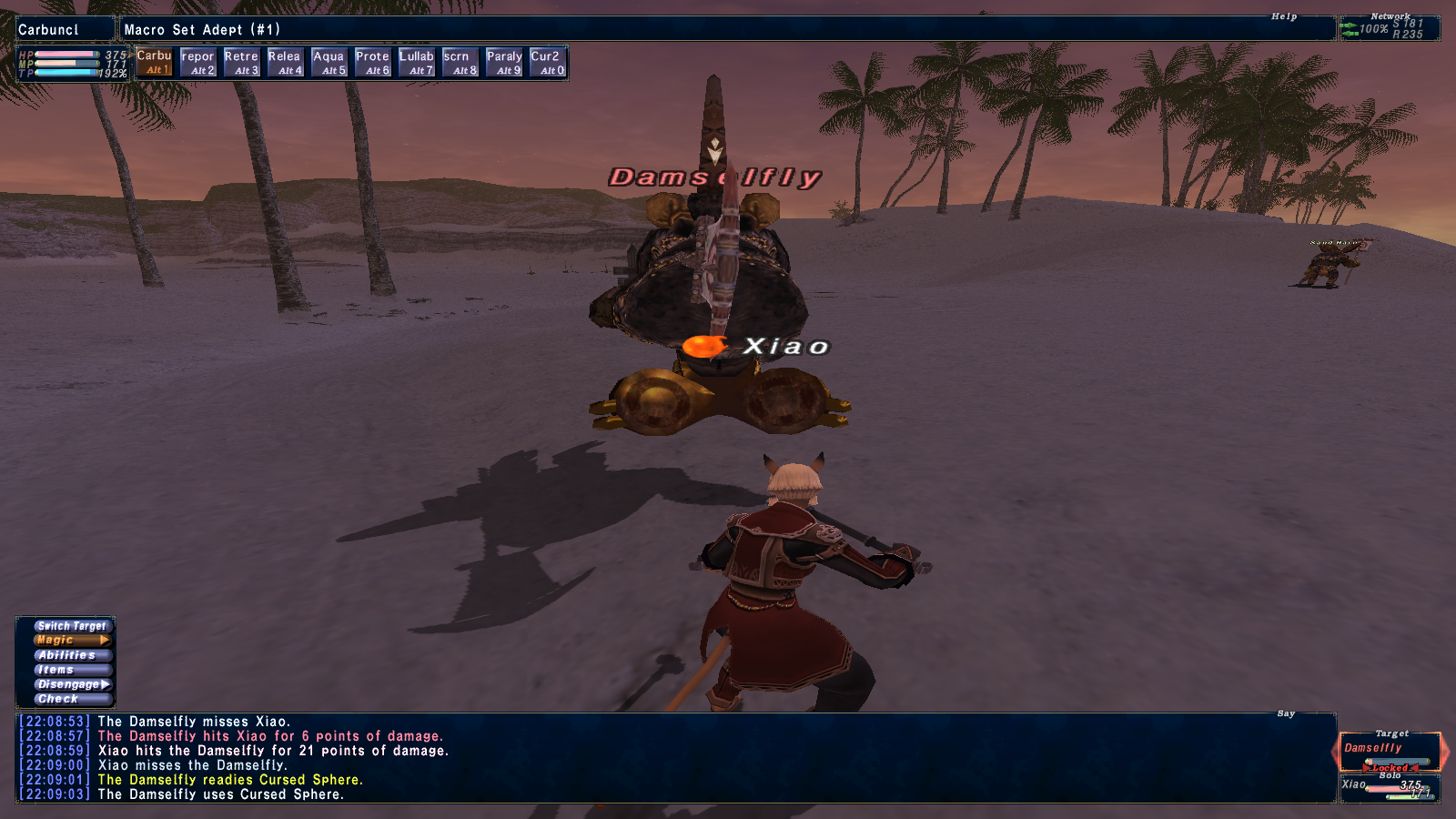This screenshot has height=819, width=1456.
Task: Open the Help button
Action: pyautogui.click(x=1284, y=16)
